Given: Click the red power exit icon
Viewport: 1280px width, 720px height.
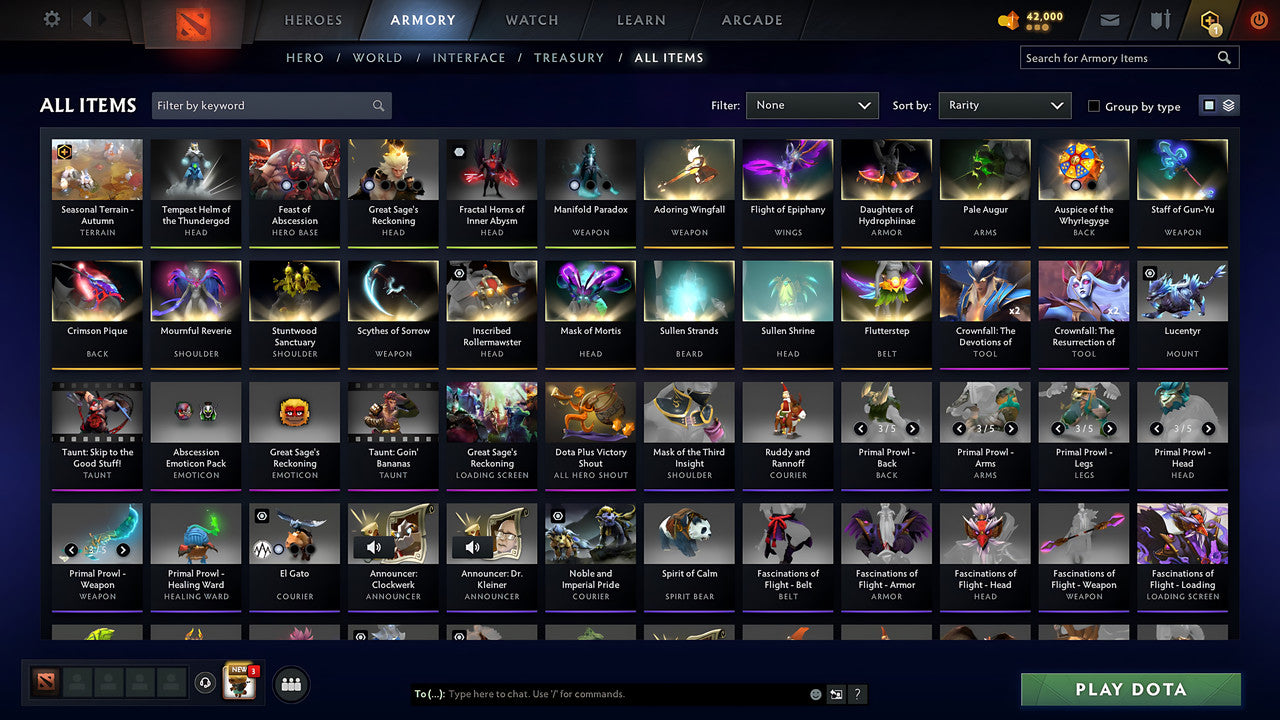Looking at the screenshot, I should [x=1258, y=18].
